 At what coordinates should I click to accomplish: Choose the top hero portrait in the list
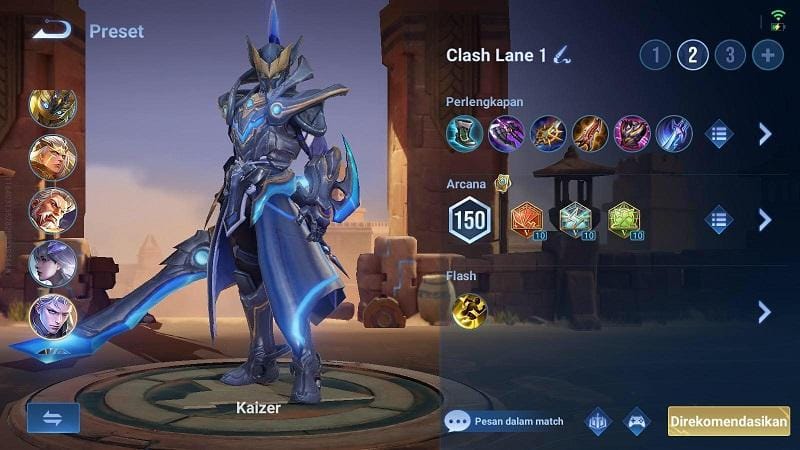point(52,108)
